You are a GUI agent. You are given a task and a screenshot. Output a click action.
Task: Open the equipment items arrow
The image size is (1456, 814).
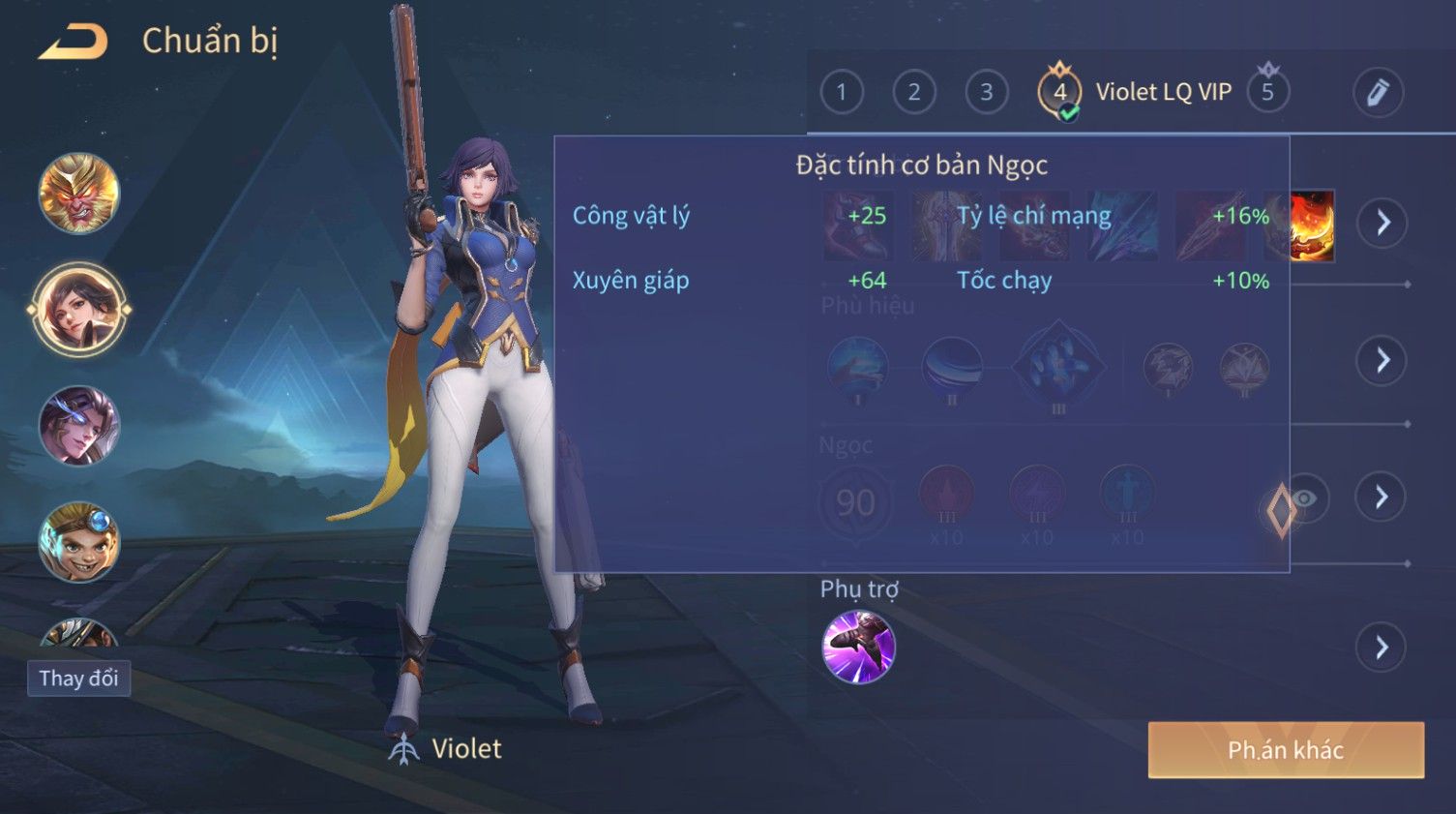(x=1382, y=223)
